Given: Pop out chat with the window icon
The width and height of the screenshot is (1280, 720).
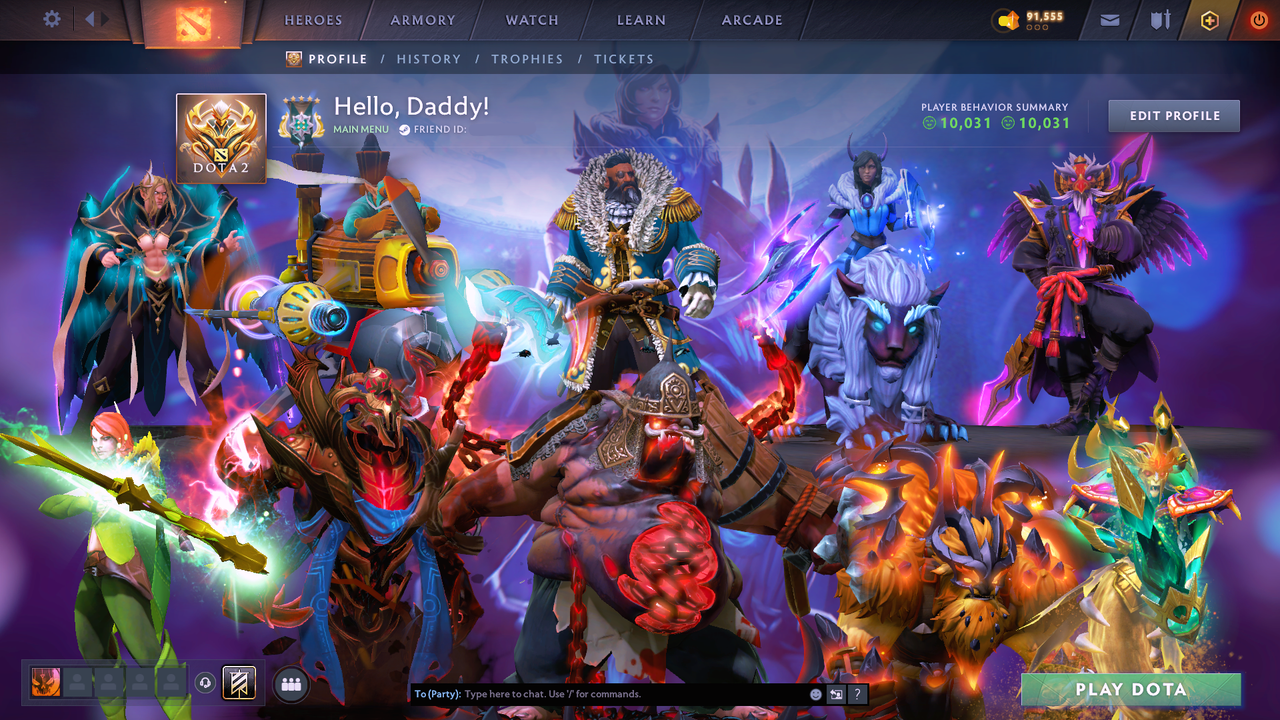Looking at the screenshot, I should pyautogui.click(x=835, y=692).
